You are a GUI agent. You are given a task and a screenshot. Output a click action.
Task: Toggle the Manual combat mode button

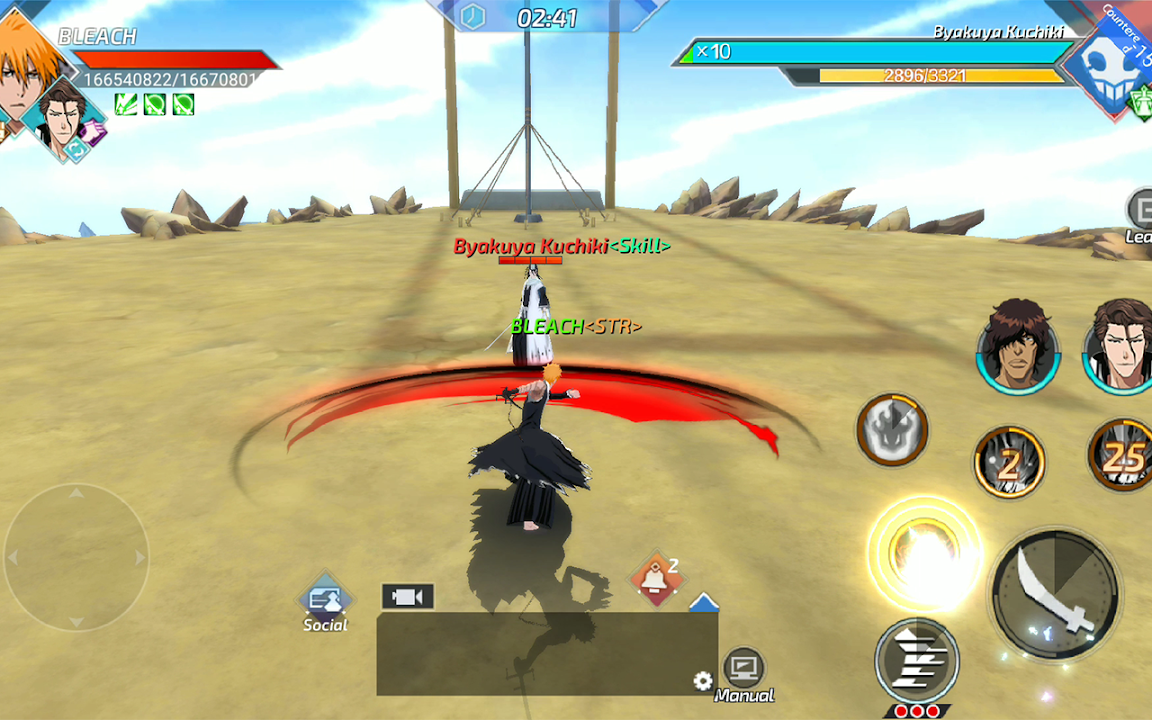(744, 673)
